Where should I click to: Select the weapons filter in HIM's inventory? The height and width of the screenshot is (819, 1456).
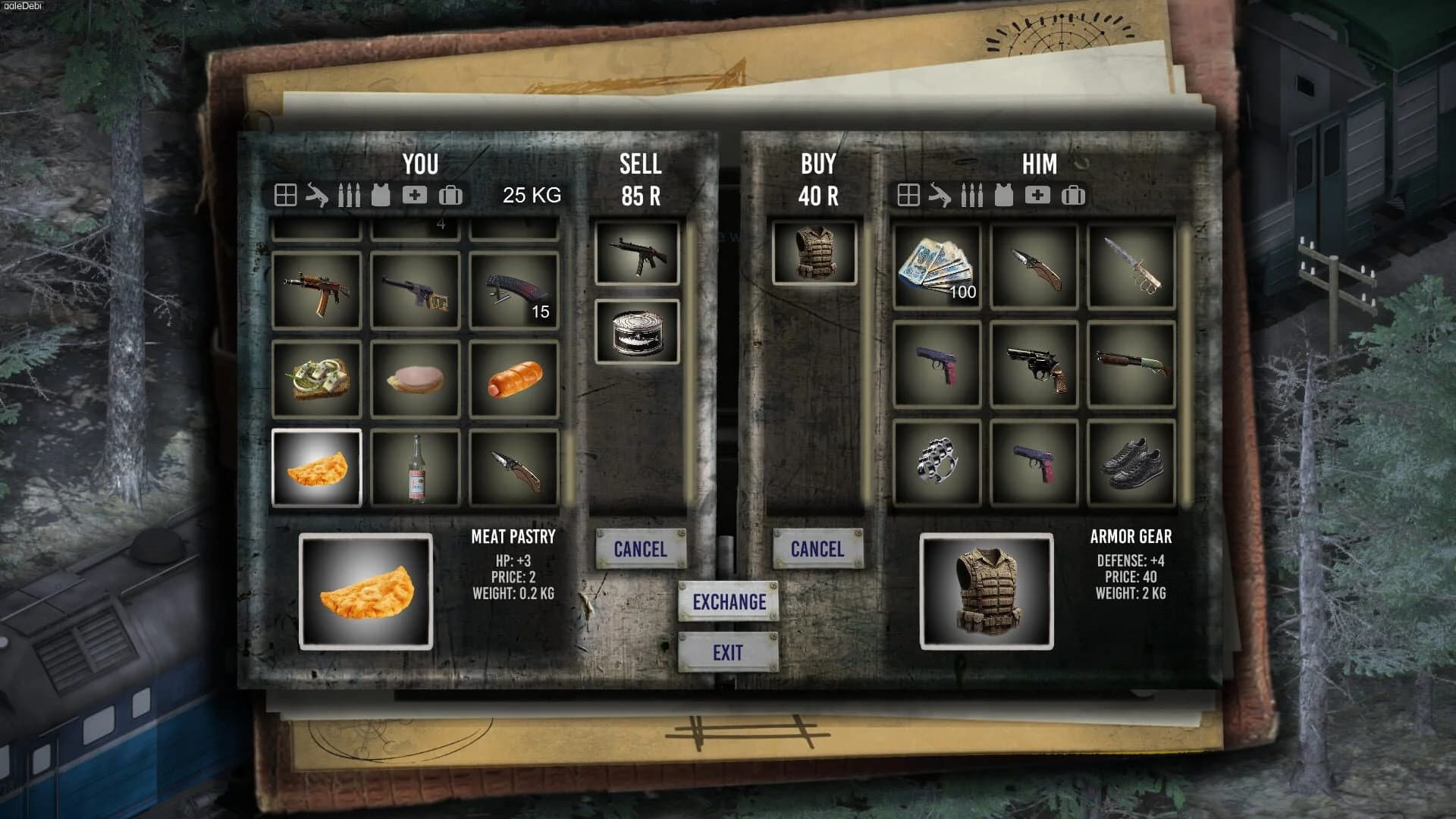tap(940, 196)
